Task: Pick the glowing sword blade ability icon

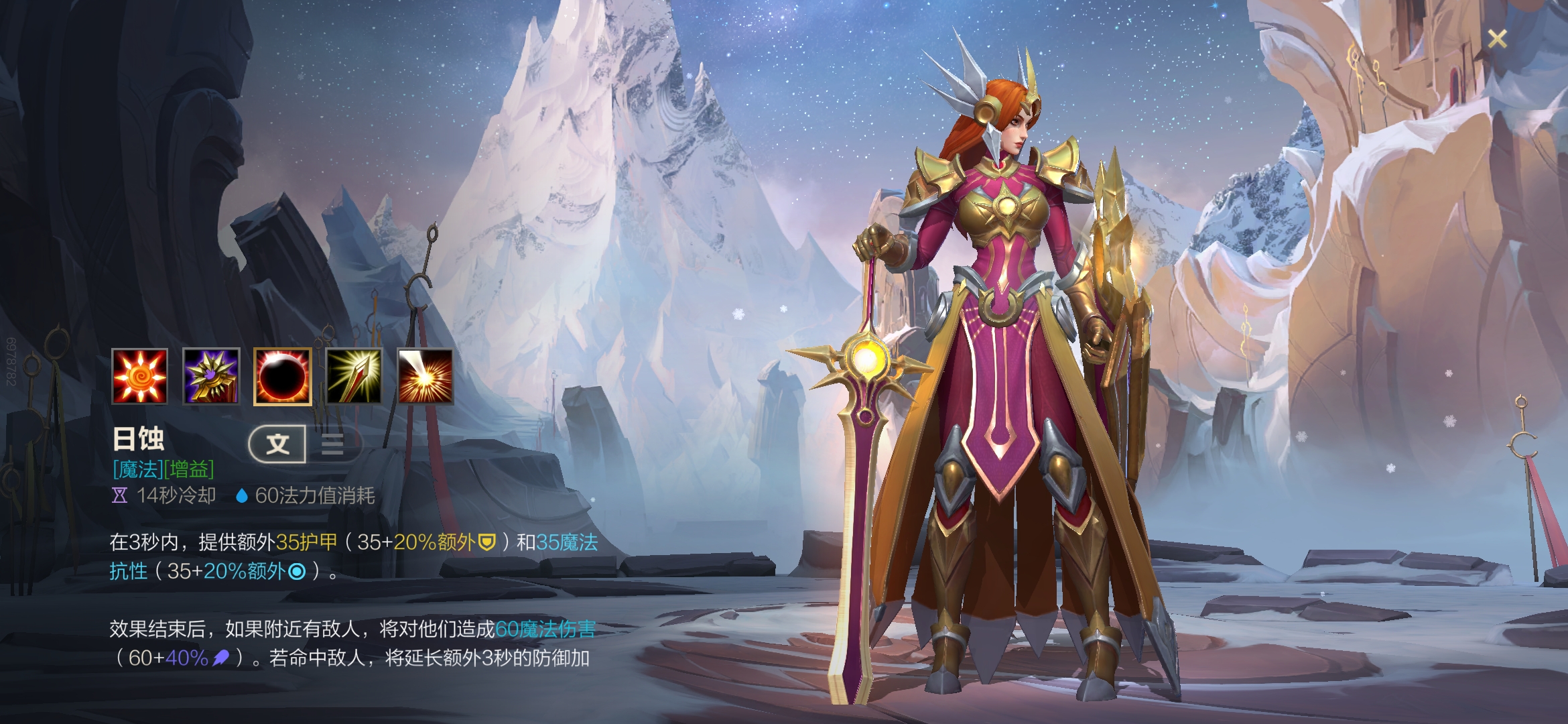Action: click(x=354, y=376)
